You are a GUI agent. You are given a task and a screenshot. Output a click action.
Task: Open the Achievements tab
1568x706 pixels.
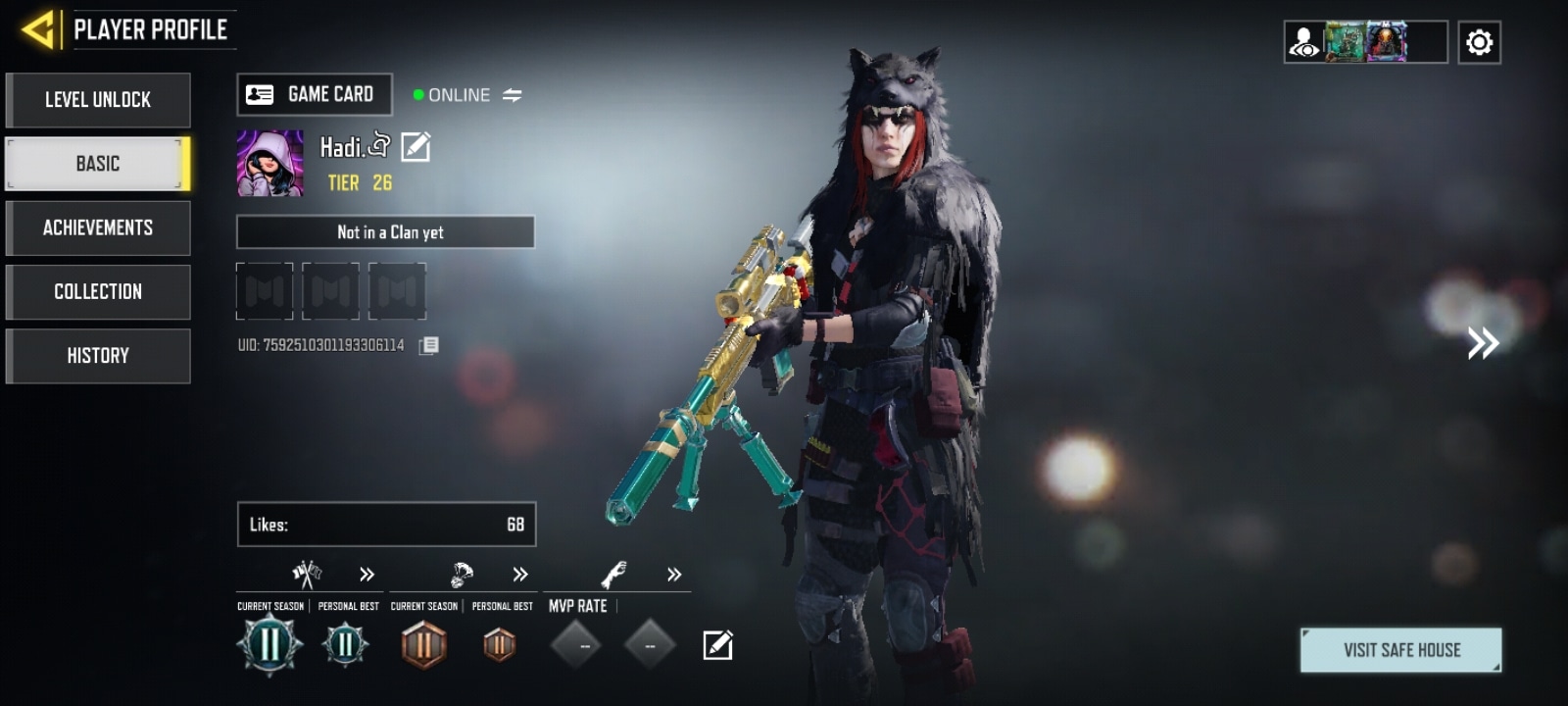tap(98, 227)
